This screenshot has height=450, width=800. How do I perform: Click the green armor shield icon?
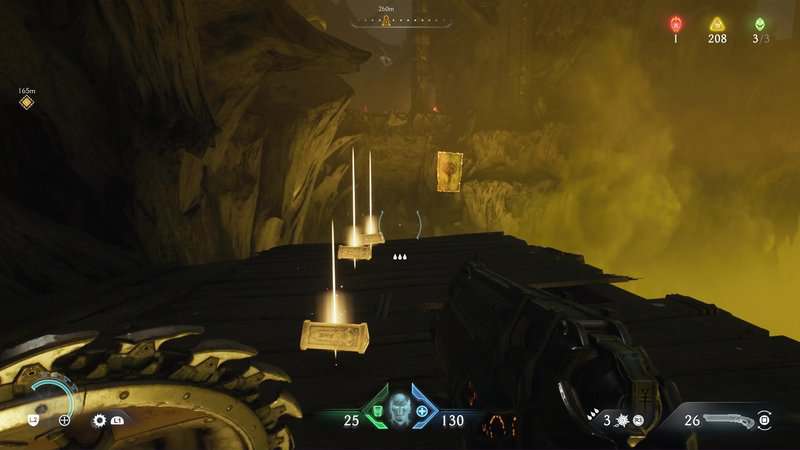(375, 410)
